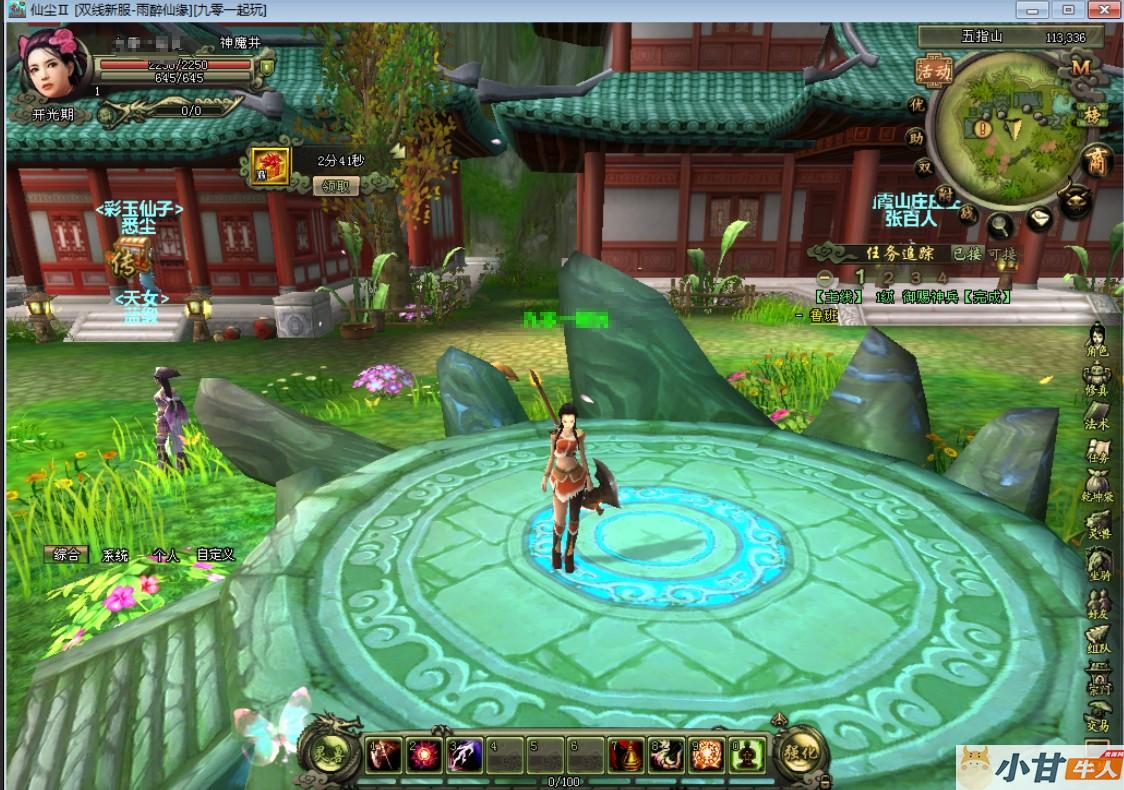Open the 活动 events panel

[x=932, y=70]
